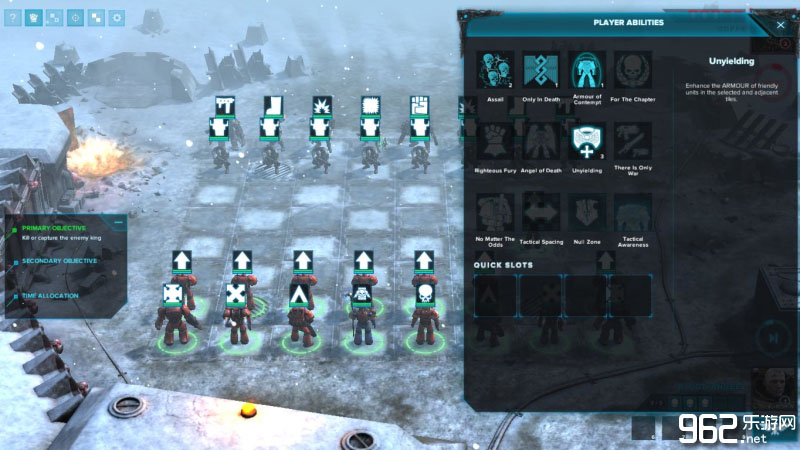Viewport: 800px width, 450px height.
Task: Click the Unyielding ability icon
Action: (587, 143)
